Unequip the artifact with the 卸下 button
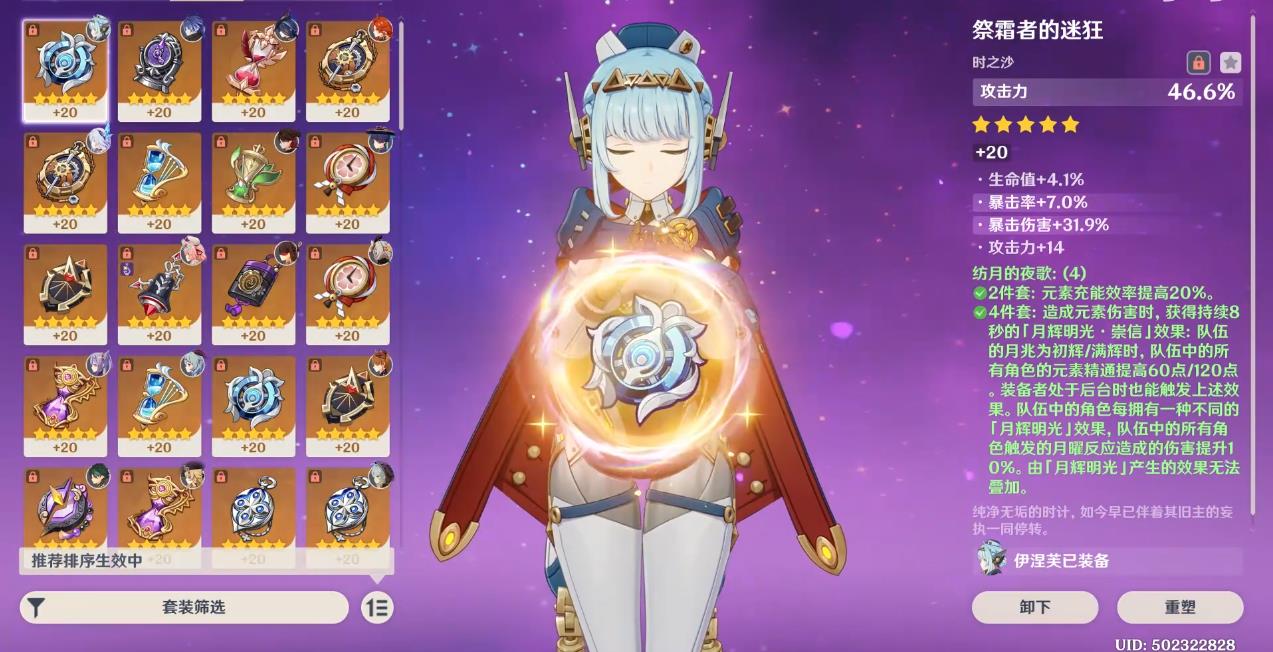The height and width of the screenshot is (652, 1273). tap(1035, 607)
